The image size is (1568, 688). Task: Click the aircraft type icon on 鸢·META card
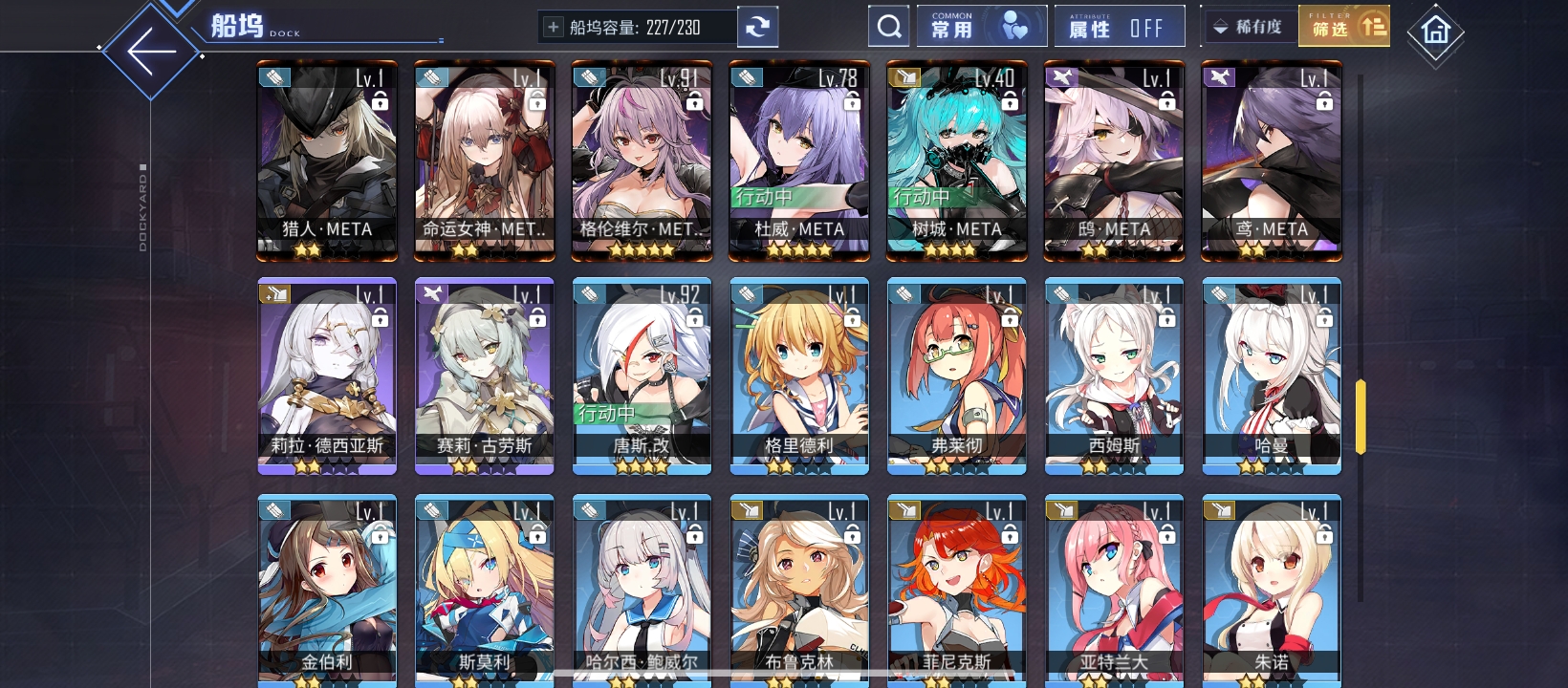click(1217, 77)
